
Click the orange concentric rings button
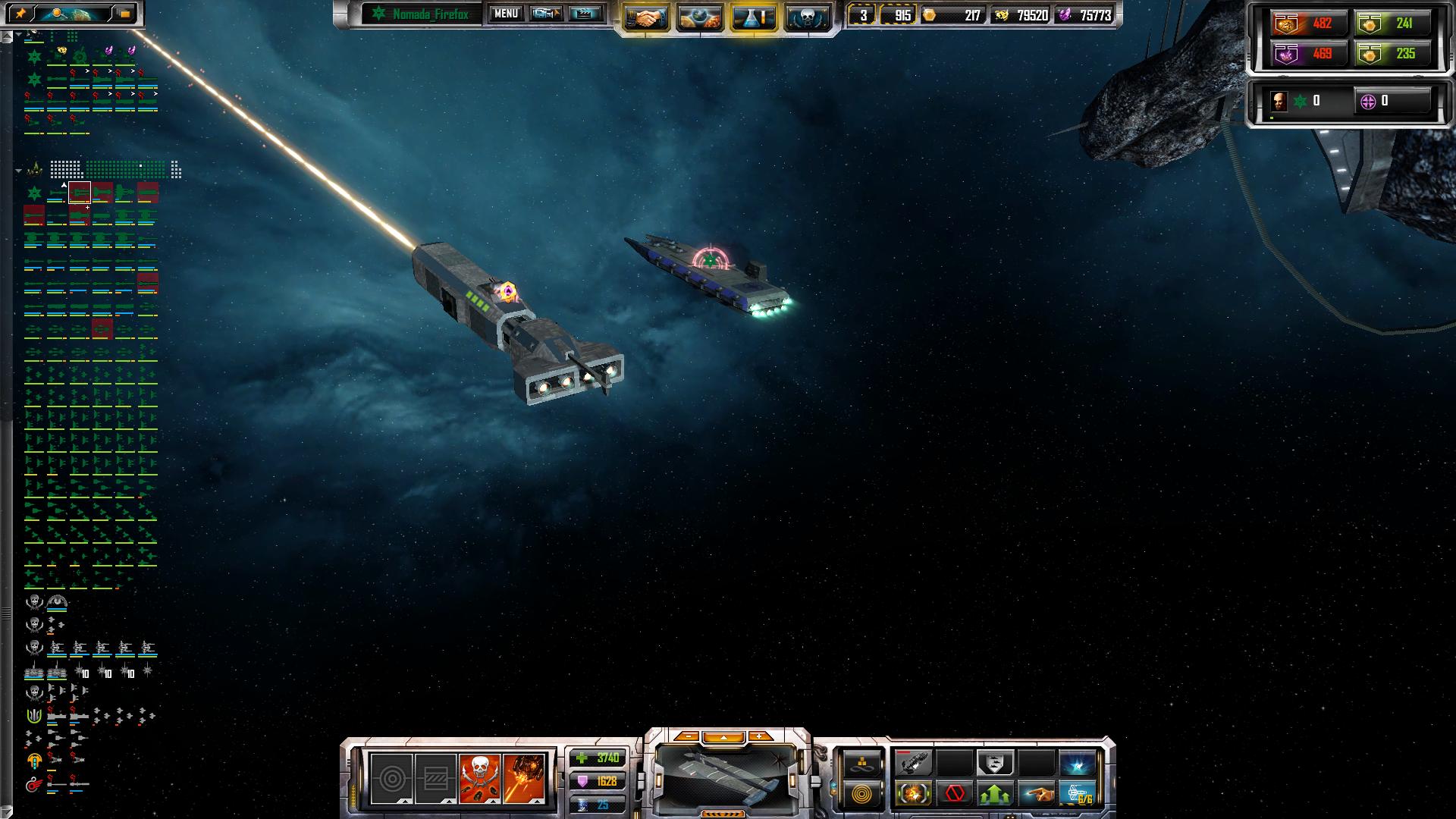[861, 795]
